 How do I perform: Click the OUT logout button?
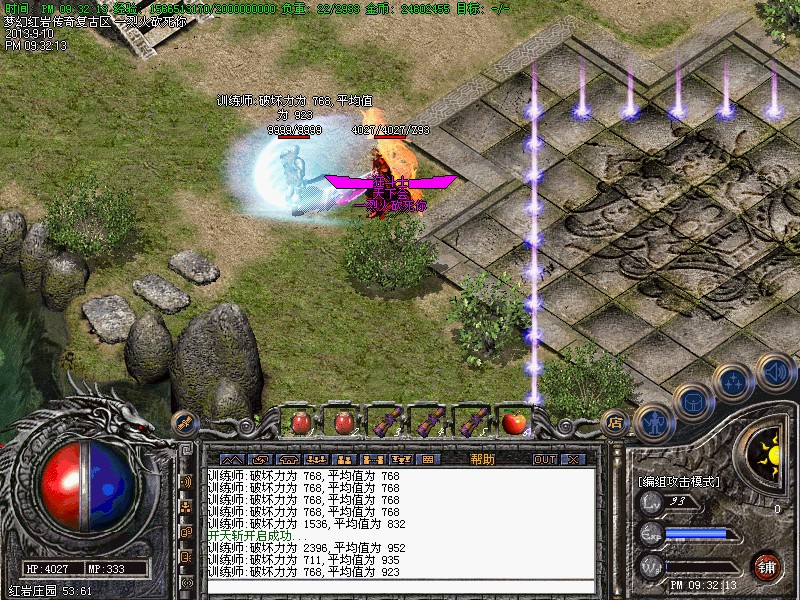coord(544,459)
